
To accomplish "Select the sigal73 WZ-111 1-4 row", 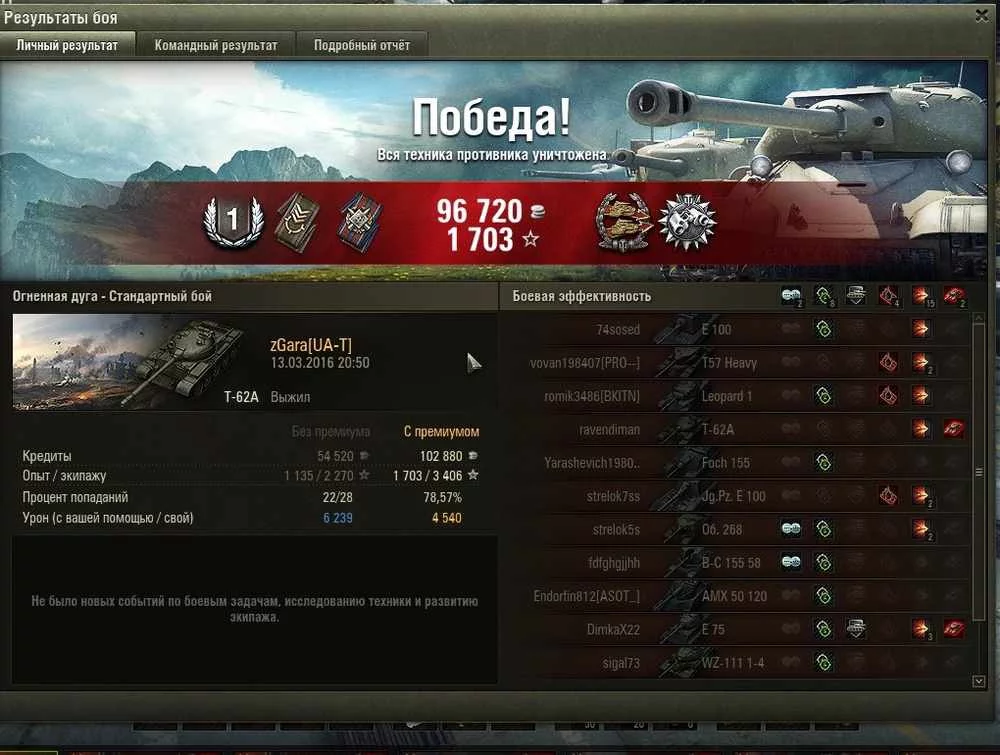I will [x=735, y=662].
